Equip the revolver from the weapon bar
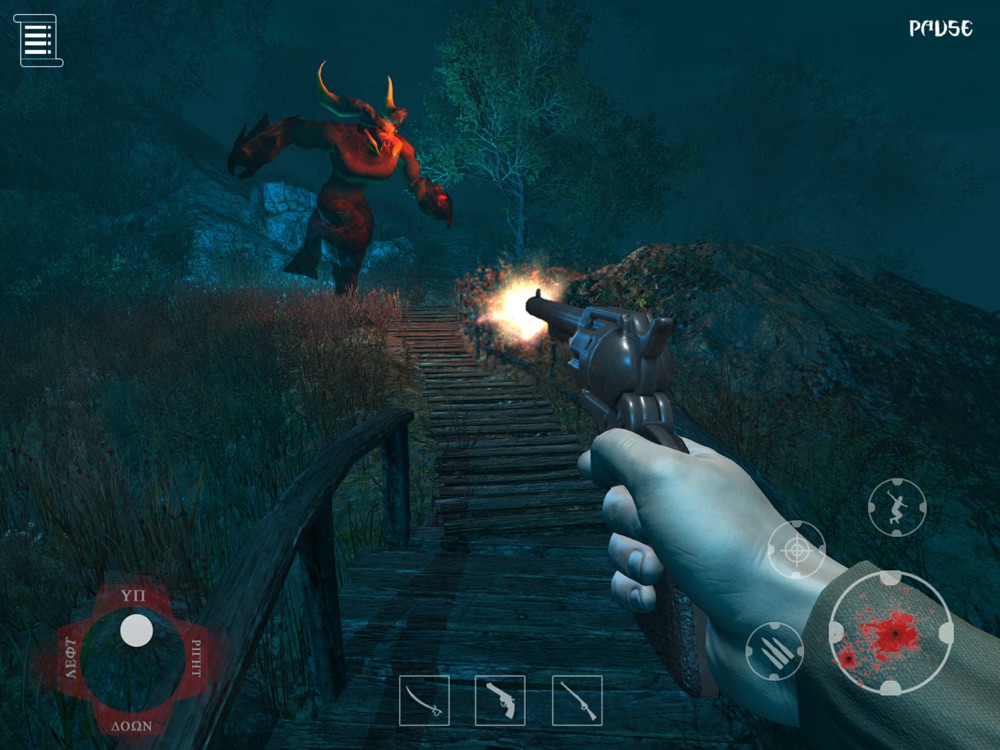This screenshot has height=750, width=1000. [500, 700]
